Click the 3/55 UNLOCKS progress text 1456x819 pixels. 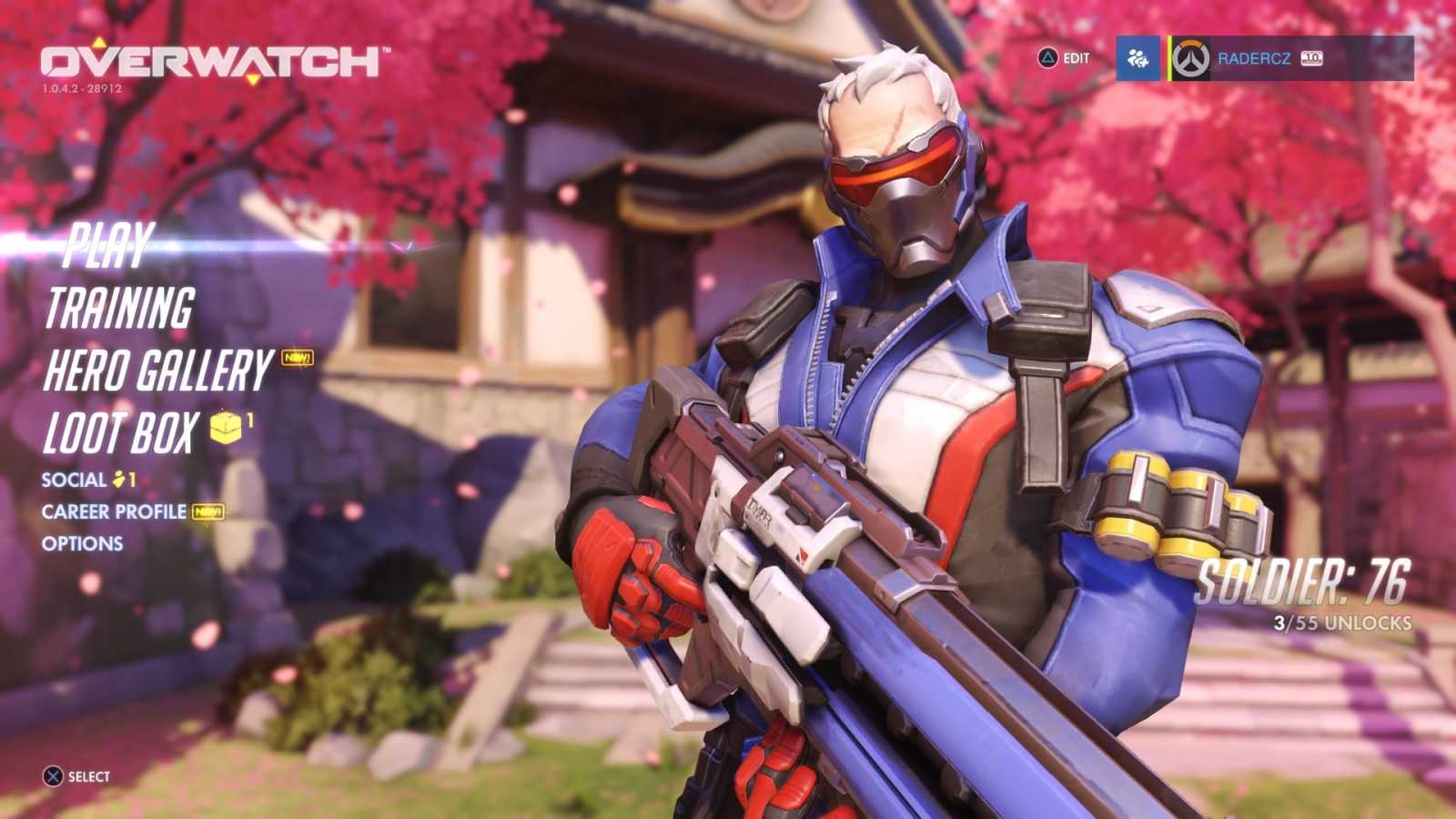point(1341,624)
